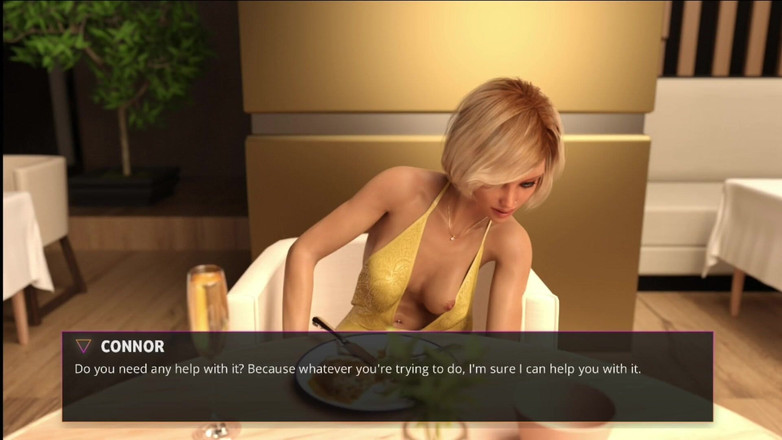Advance the dialogue by clicking Connor's text box
Viewport: 782px width, 440px height.
tap(387, 377)
